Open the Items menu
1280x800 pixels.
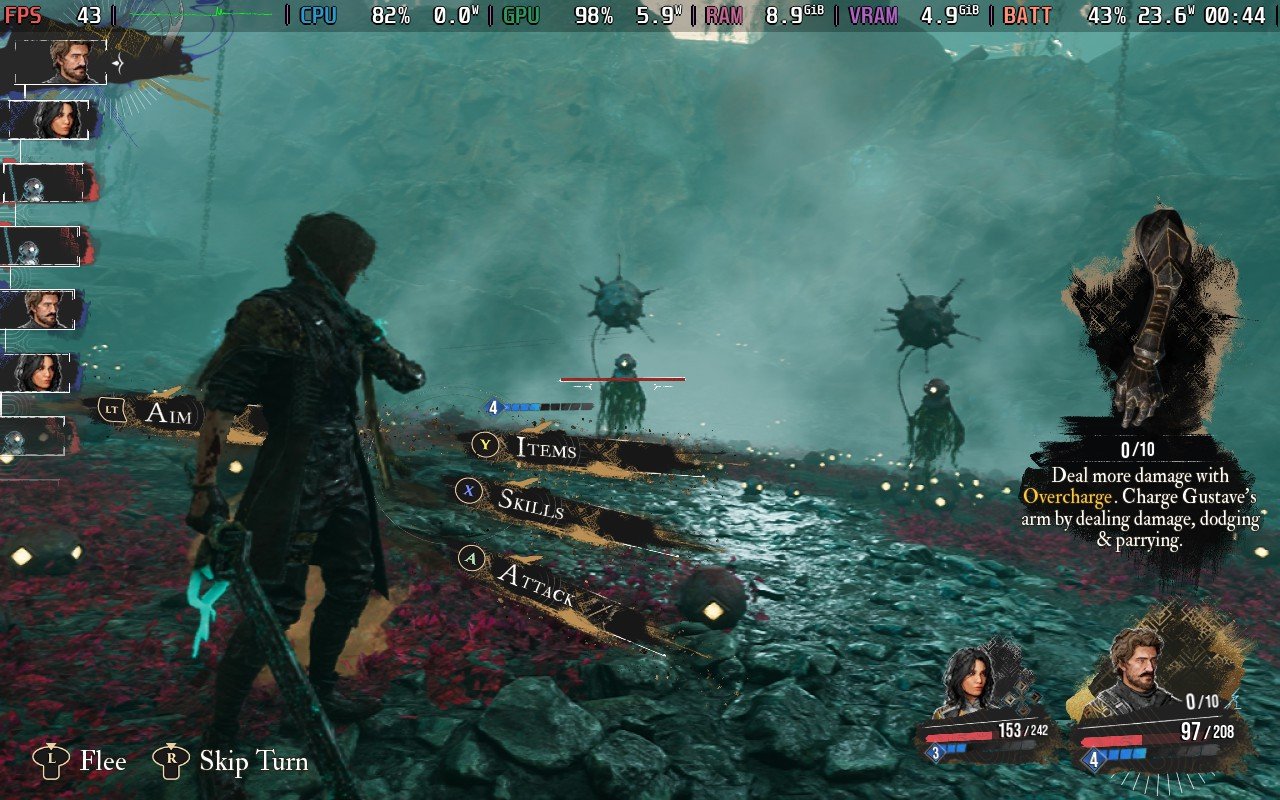click(x=545, y=447)
